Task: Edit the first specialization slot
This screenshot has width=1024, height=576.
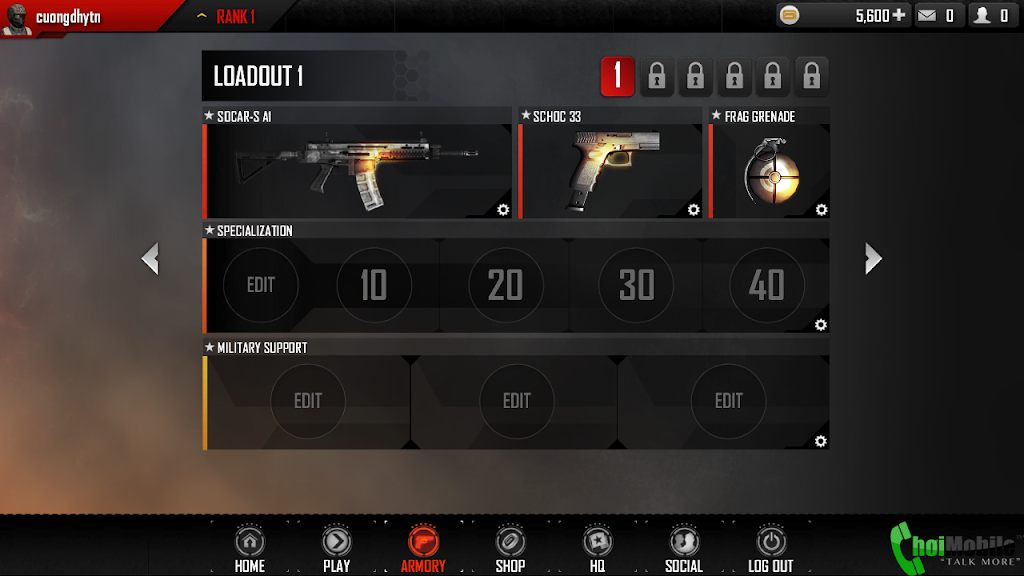Action: tap(260, 286)
